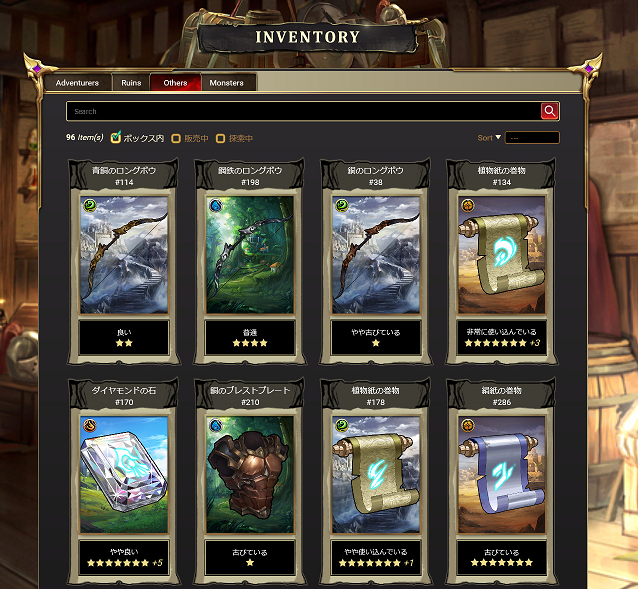This screenshot has width=638, height=589.
Task: Click the 植物紙の巻物 #178 card
Action: (x=376, y=476)
